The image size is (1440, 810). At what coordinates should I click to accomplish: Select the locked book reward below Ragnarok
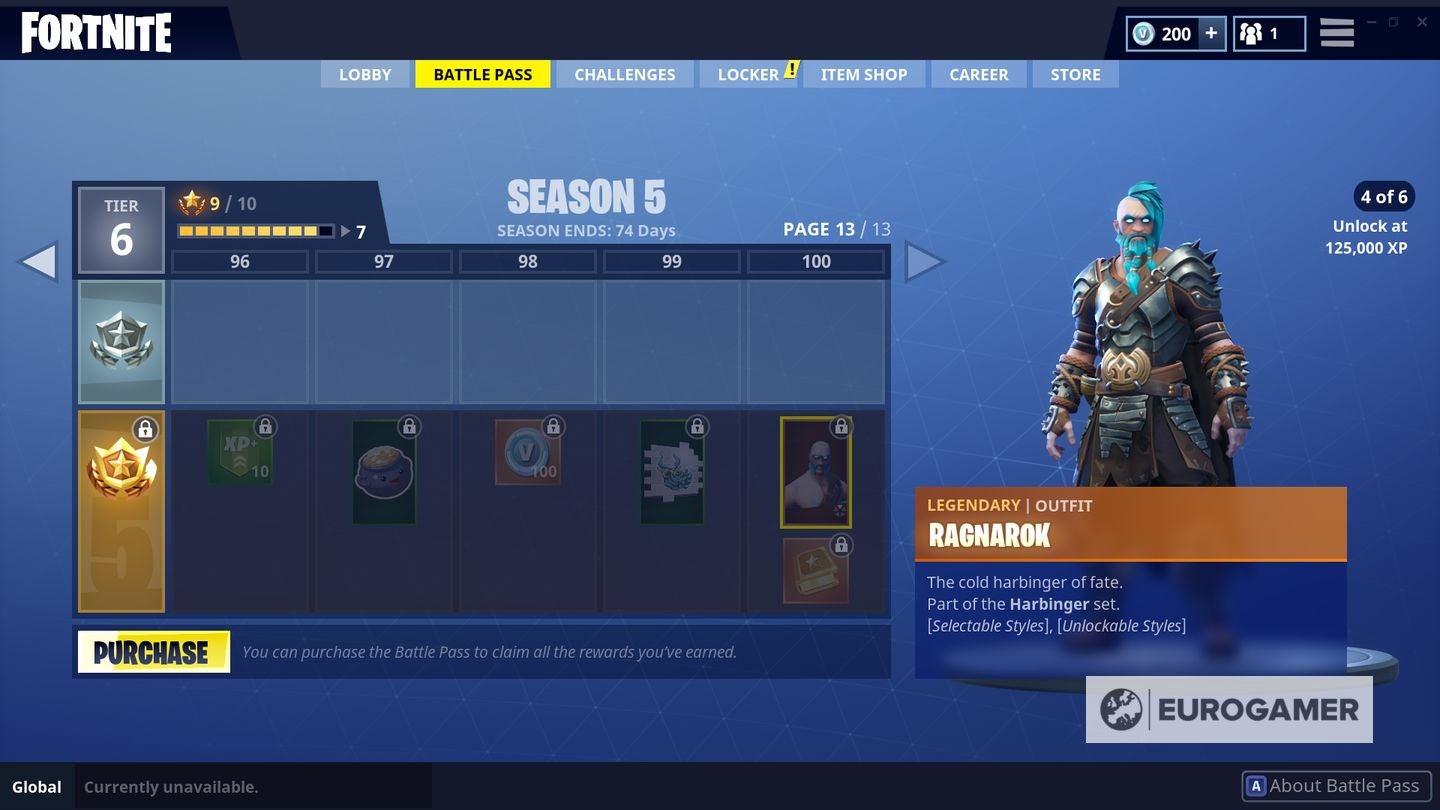814,568
